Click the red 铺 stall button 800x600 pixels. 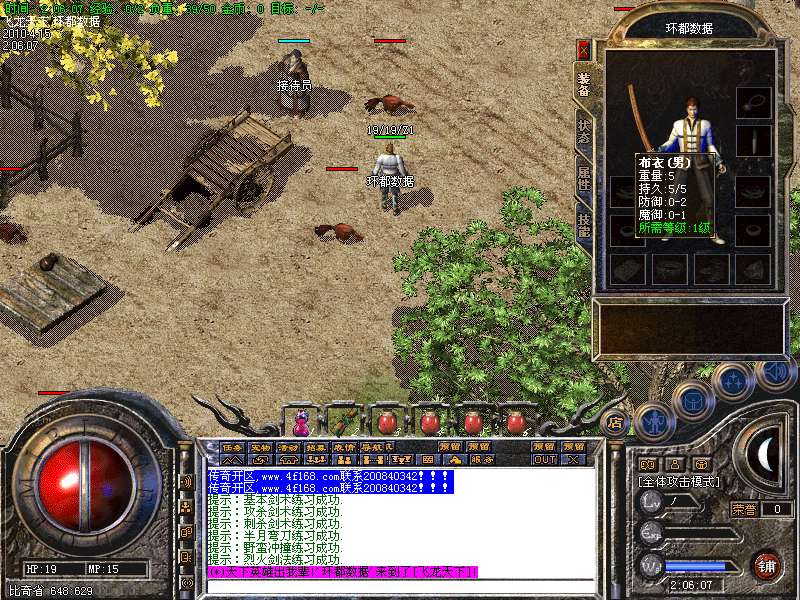pos(767,564)
